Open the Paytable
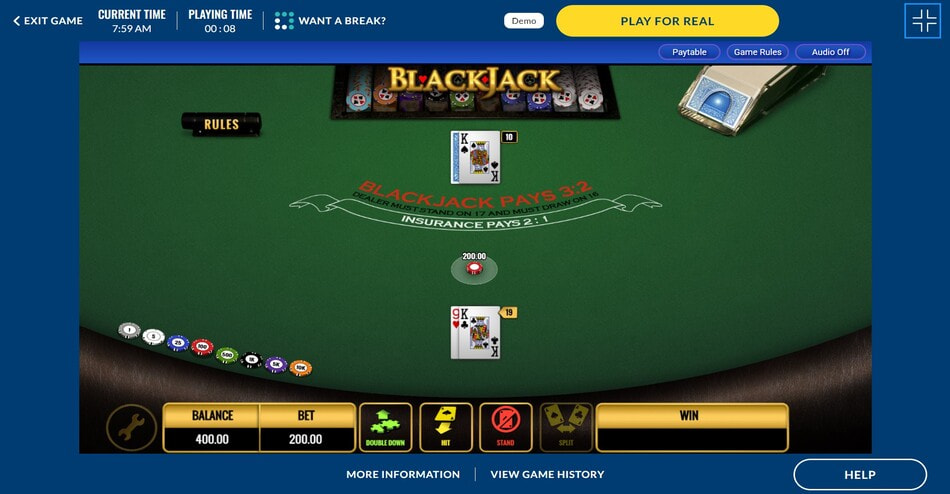The image size is (950, 494). coord(689,52)
